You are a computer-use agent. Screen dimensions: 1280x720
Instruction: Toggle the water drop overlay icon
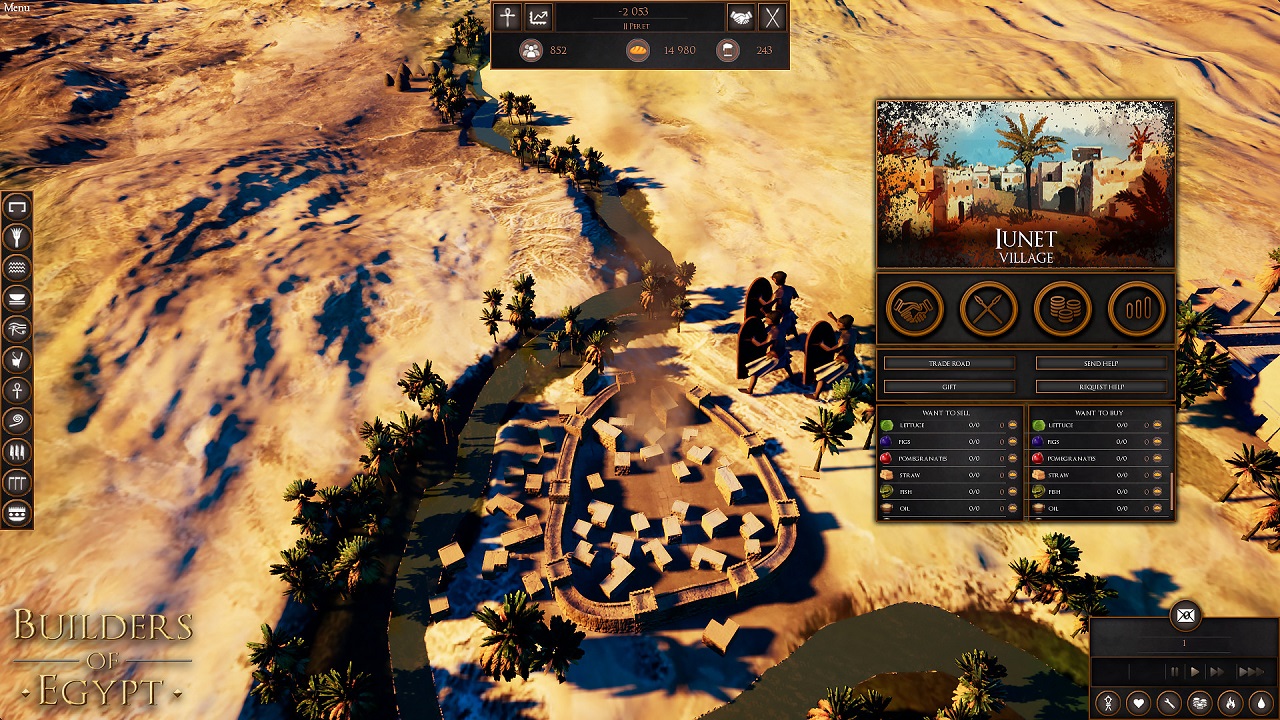click(x=1261, y=703)
